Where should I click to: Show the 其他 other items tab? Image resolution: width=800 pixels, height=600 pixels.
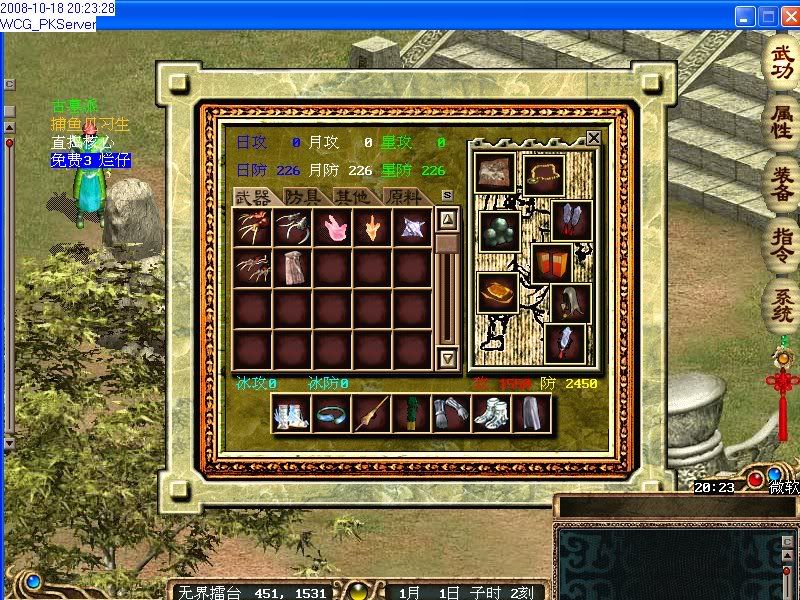click(x=352, y=197)
